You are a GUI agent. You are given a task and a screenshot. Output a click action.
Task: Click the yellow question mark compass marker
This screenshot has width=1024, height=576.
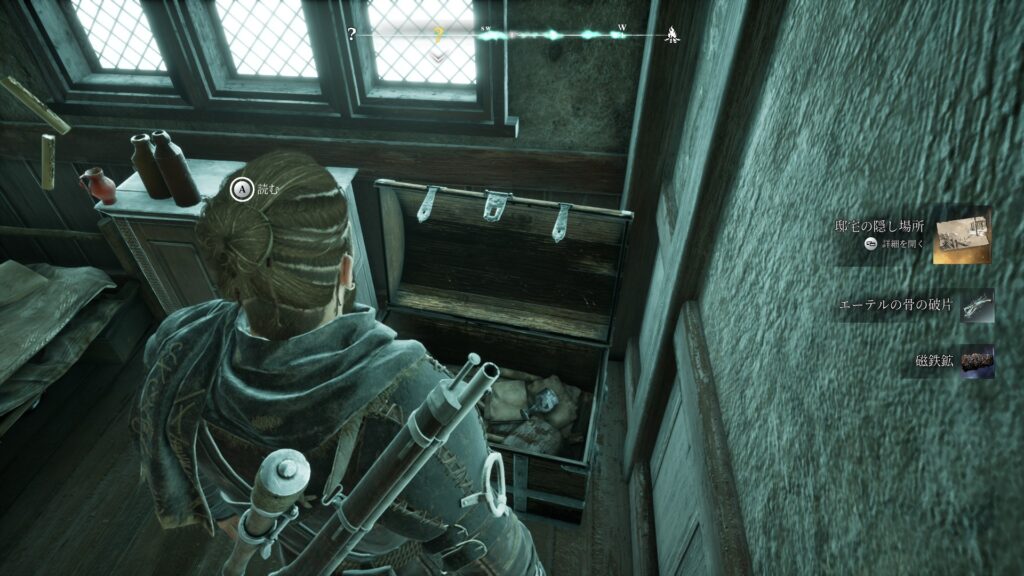coord(437,35)
